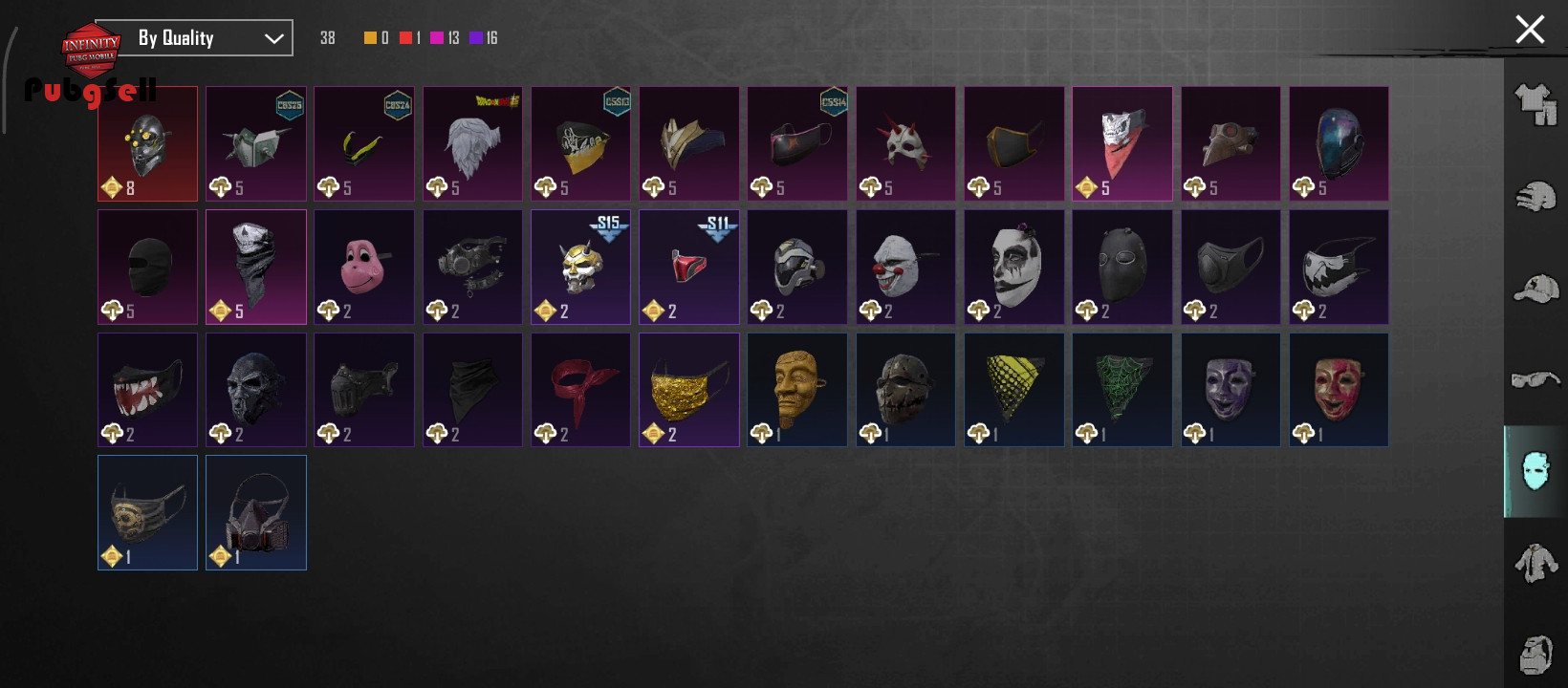Viewport: 1568px width, 688px height.
Task: Select the green spiderweb bandana
Action: click(1122, 389)
